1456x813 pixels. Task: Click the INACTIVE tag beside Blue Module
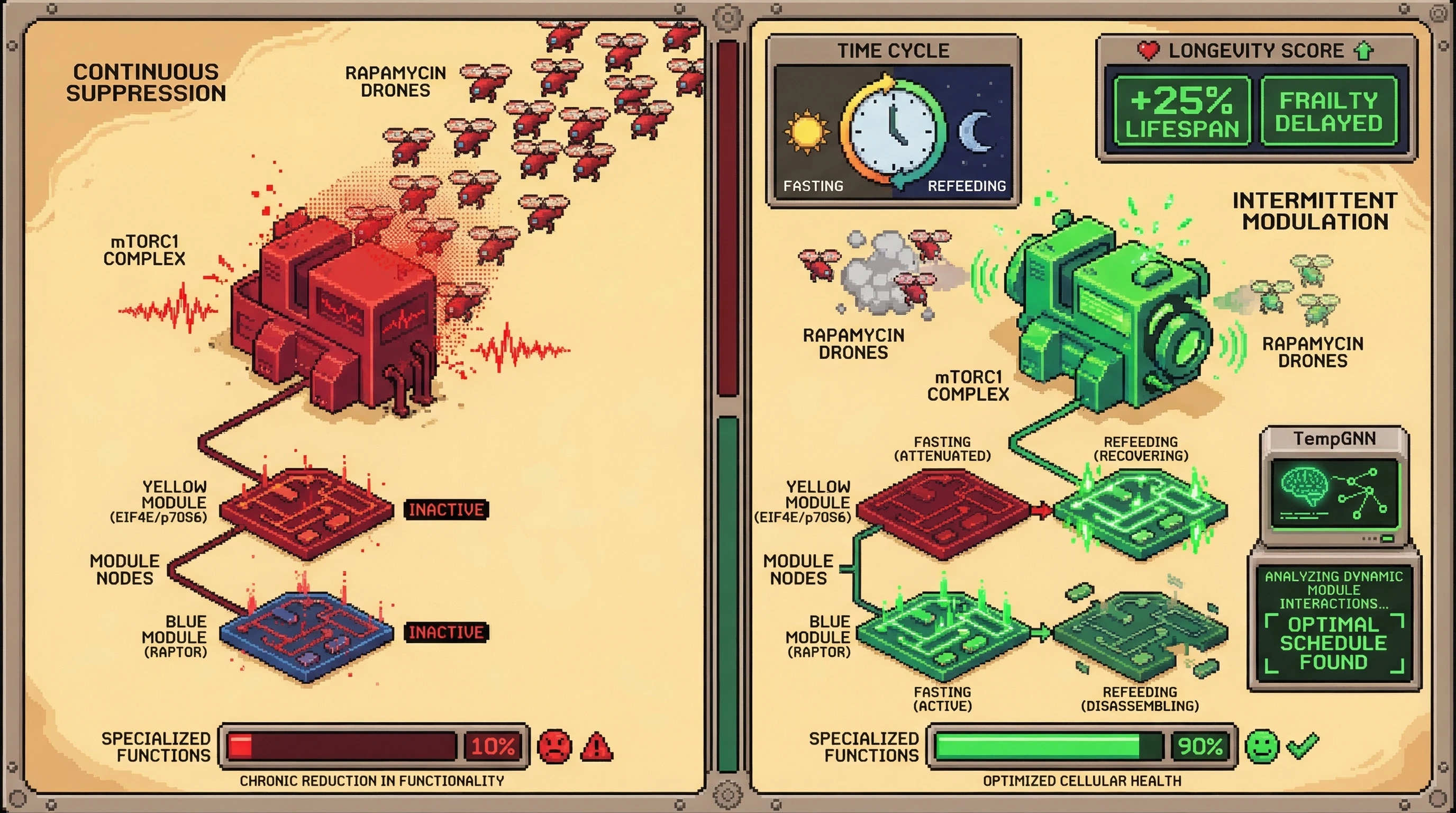[x=446, y=631]
